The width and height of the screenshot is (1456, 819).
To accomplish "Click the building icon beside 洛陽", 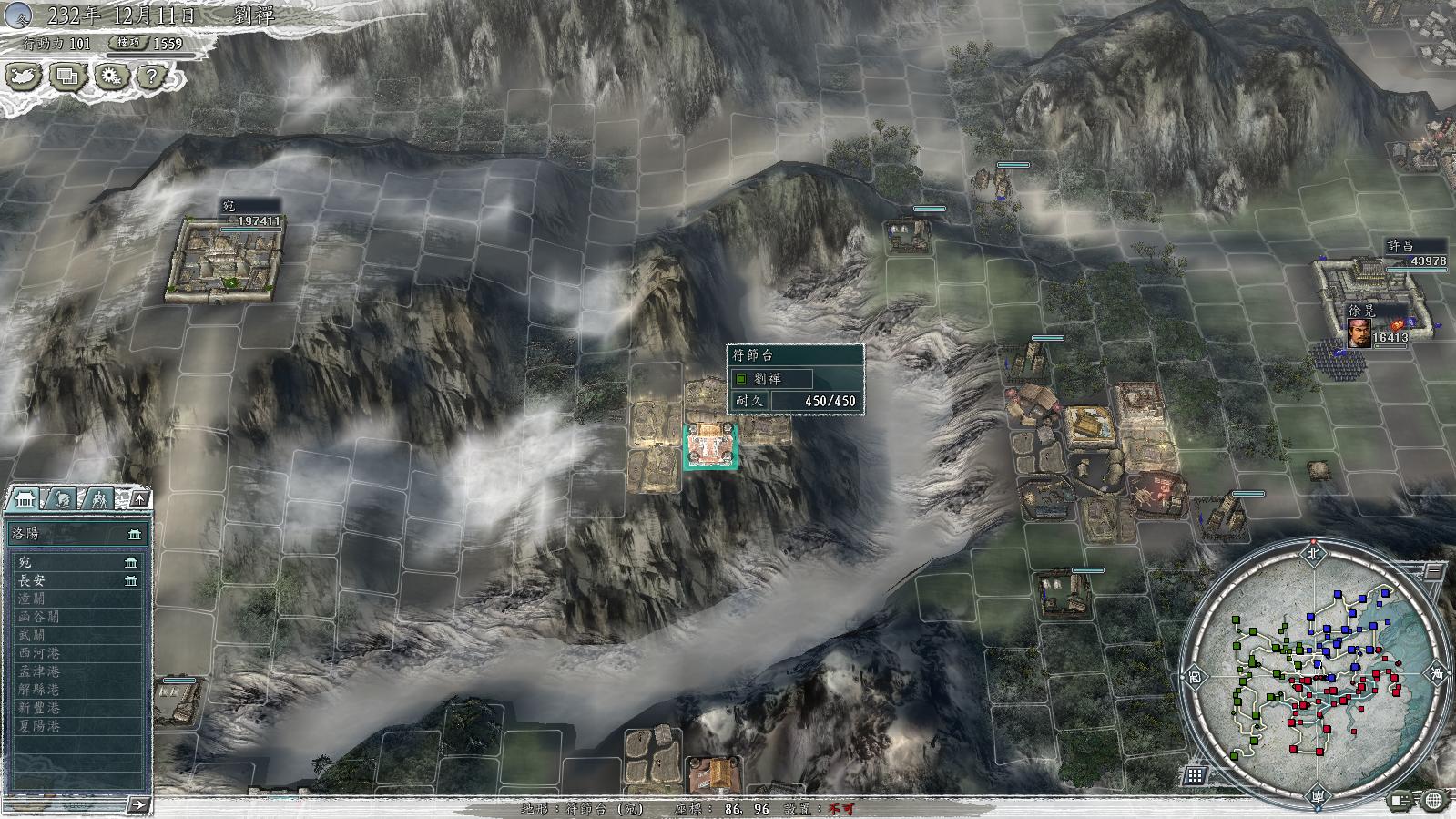I will coord(134,536).
